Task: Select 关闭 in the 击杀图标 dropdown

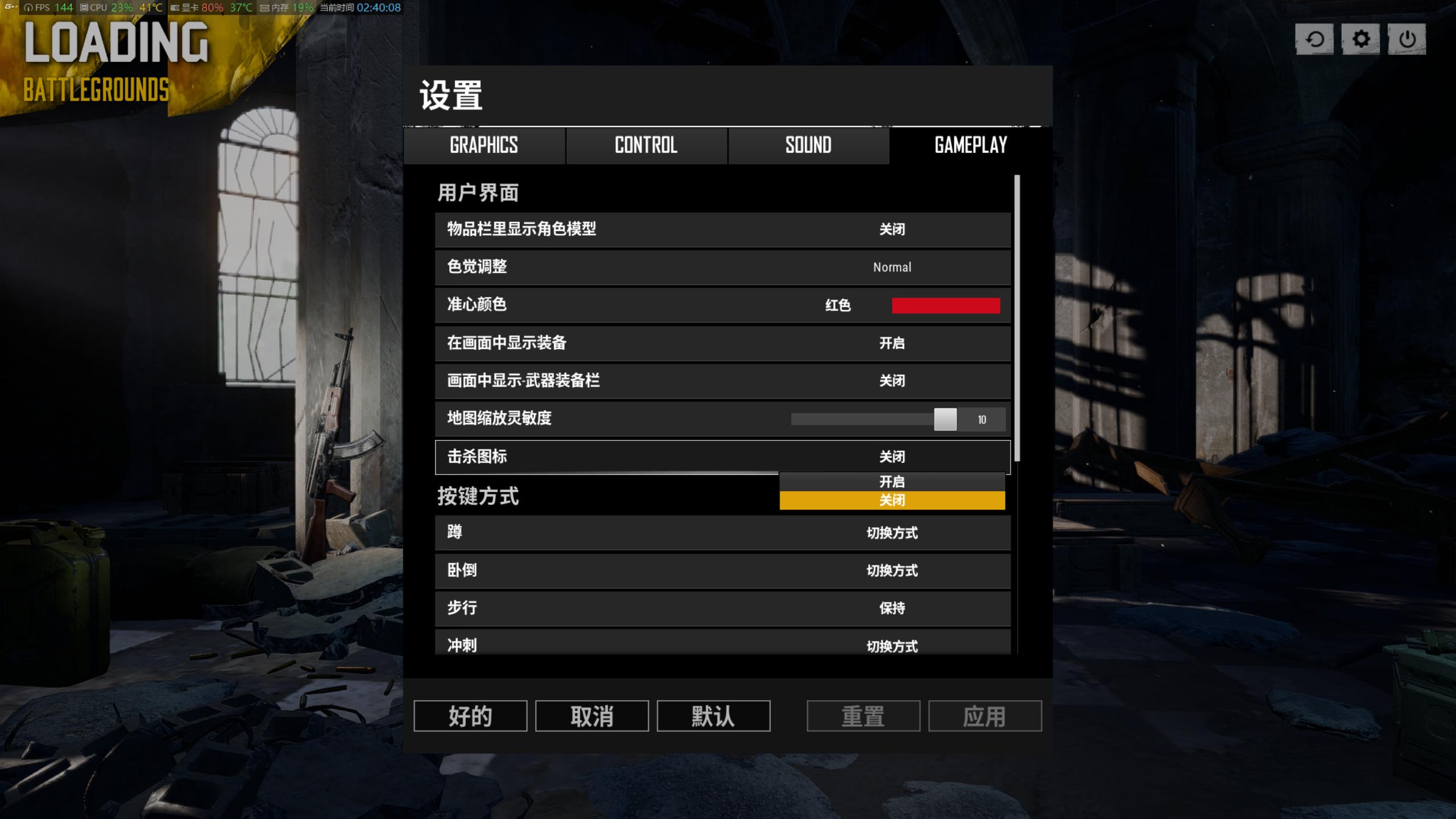Action: point(892,500)
